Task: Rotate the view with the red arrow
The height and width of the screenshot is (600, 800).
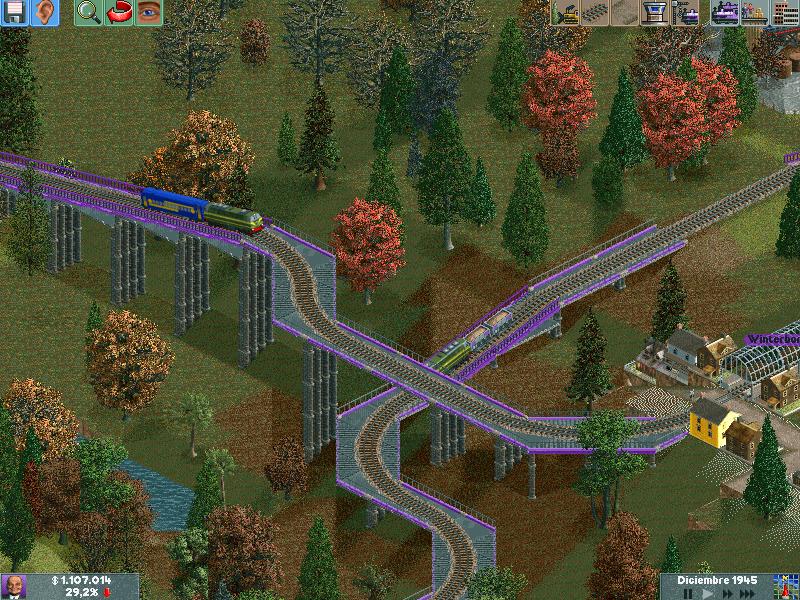Action: tap(118, 13)
